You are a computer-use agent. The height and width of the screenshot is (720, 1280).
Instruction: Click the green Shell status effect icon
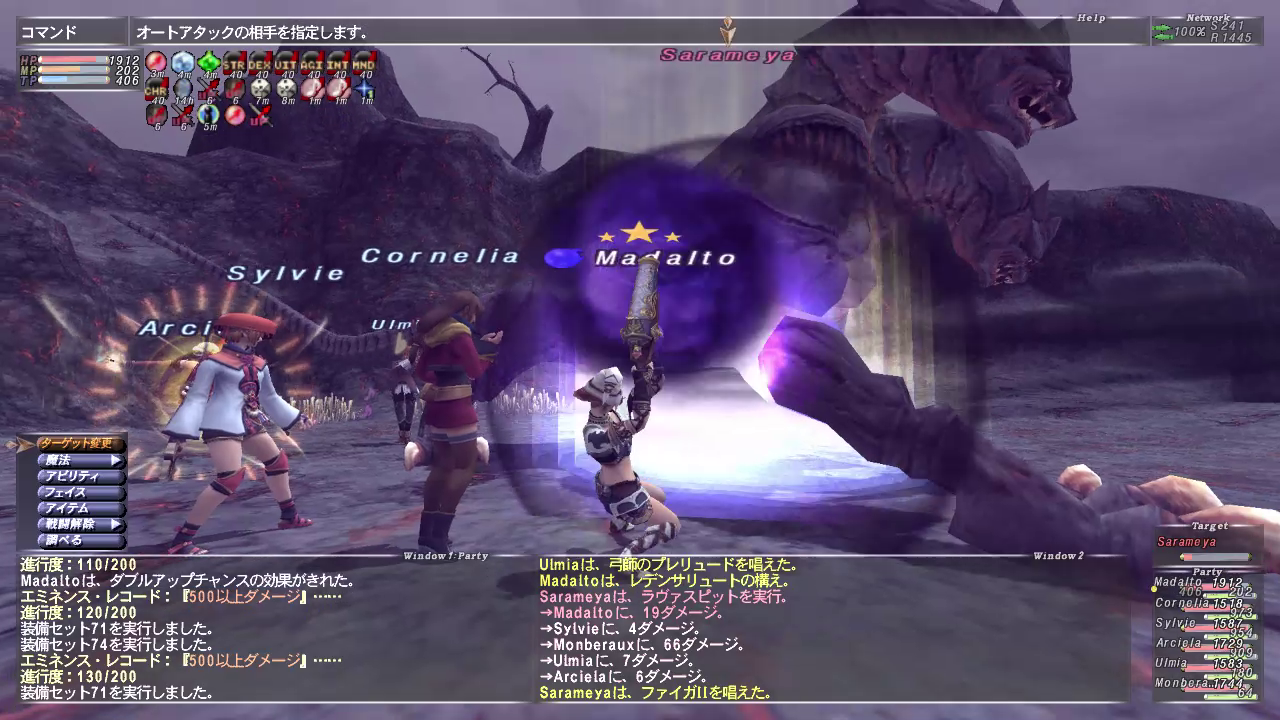207,63
